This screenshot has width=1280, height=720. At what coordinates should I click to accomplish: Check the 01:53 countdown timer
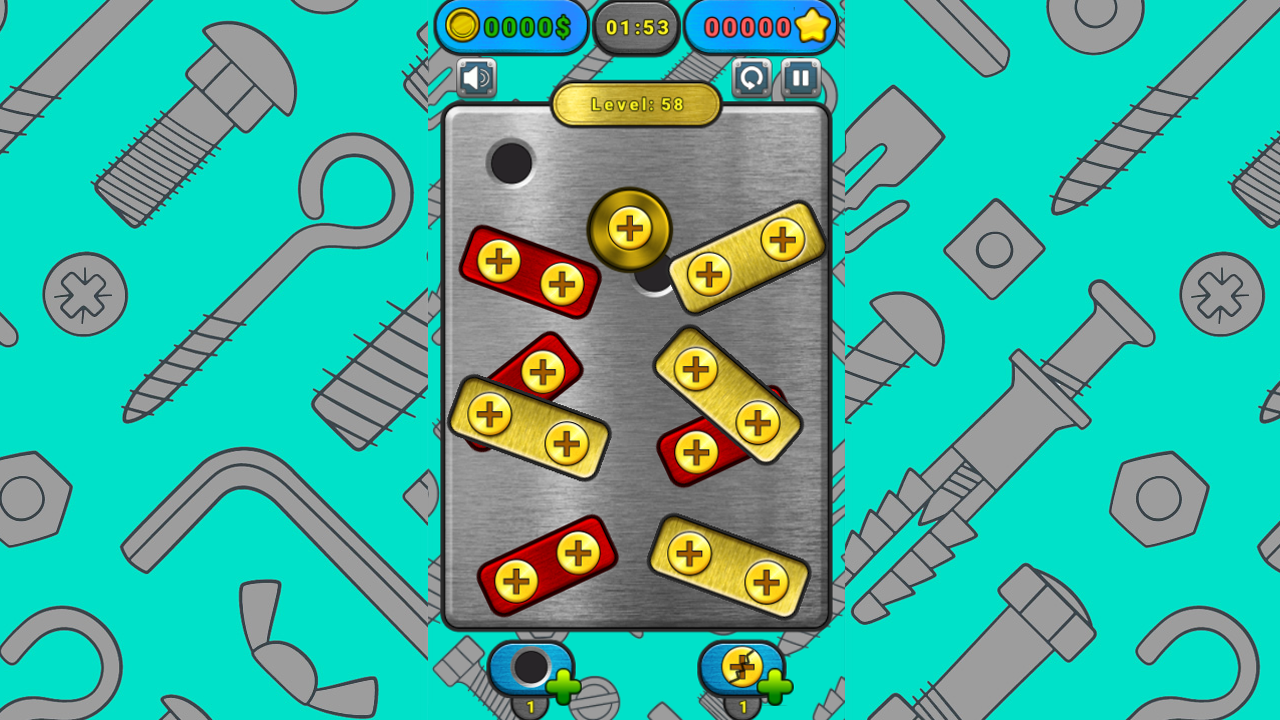[636, 27]
